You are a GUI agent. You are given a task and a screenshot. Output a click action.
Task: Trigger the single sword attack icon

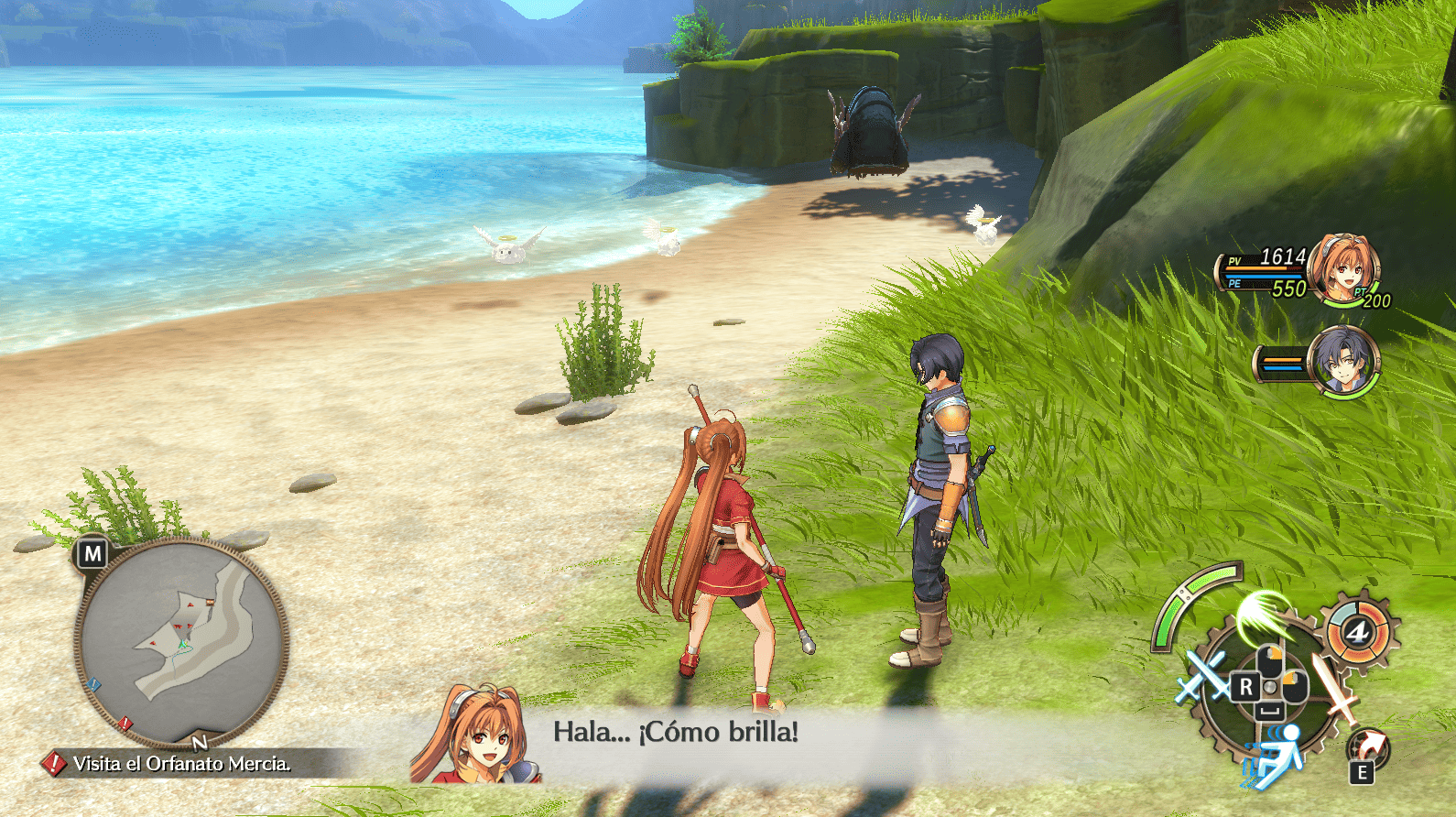[1336, 688]
